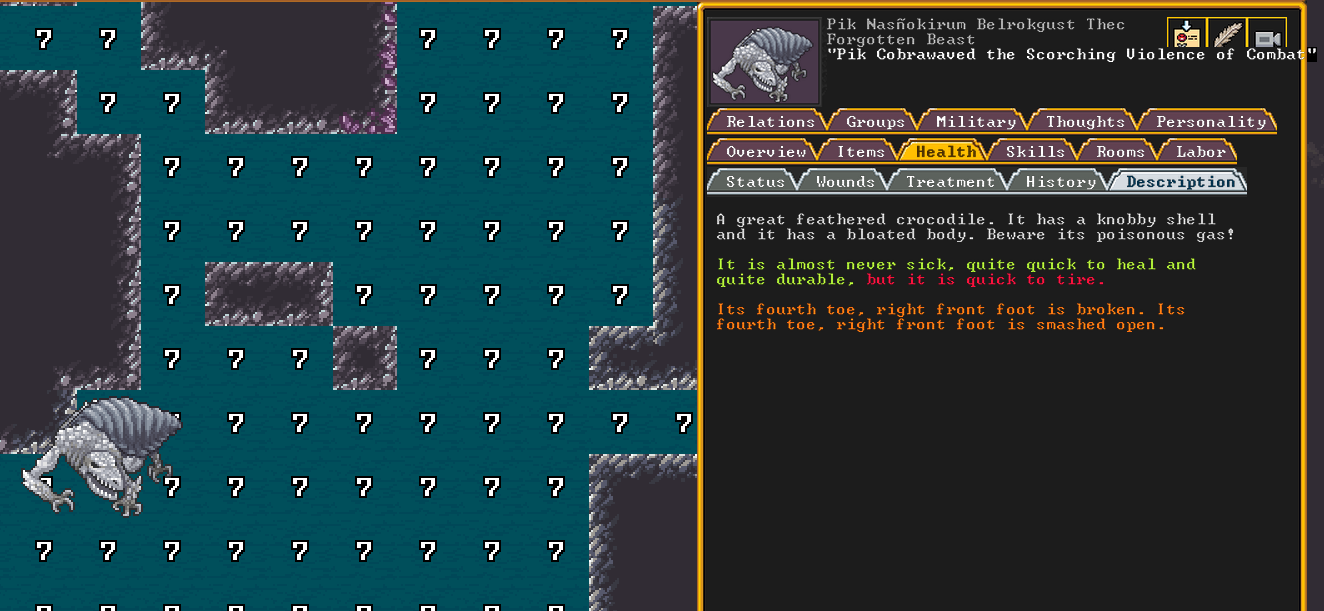View the Status health sub-tab
This screenshot has width=1324, height=611.
[x=754, y=181]
